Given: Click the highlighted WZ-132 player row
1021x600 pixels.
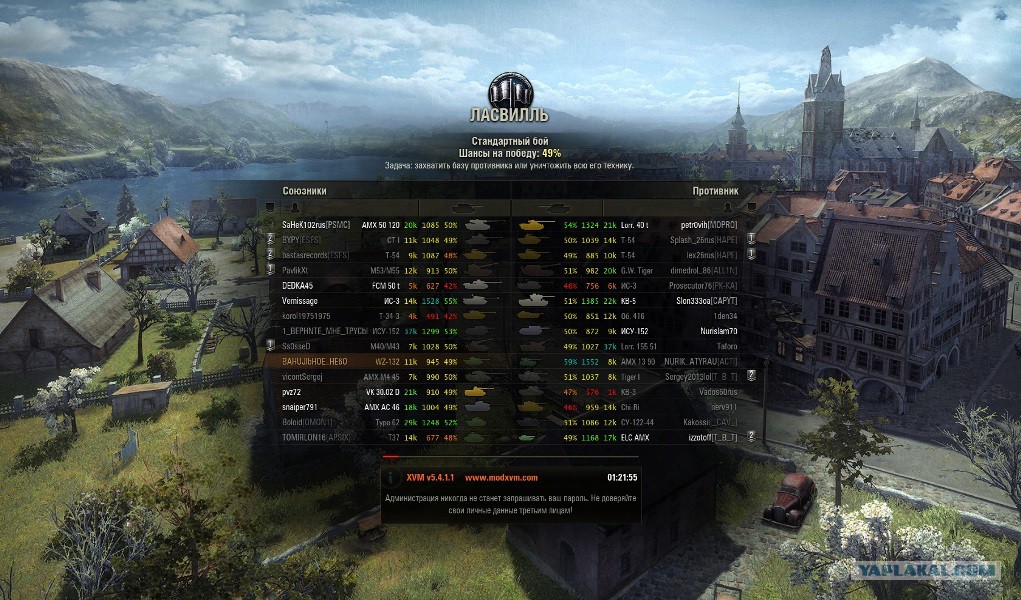Looking at the screenshot, I should (314, 361).
